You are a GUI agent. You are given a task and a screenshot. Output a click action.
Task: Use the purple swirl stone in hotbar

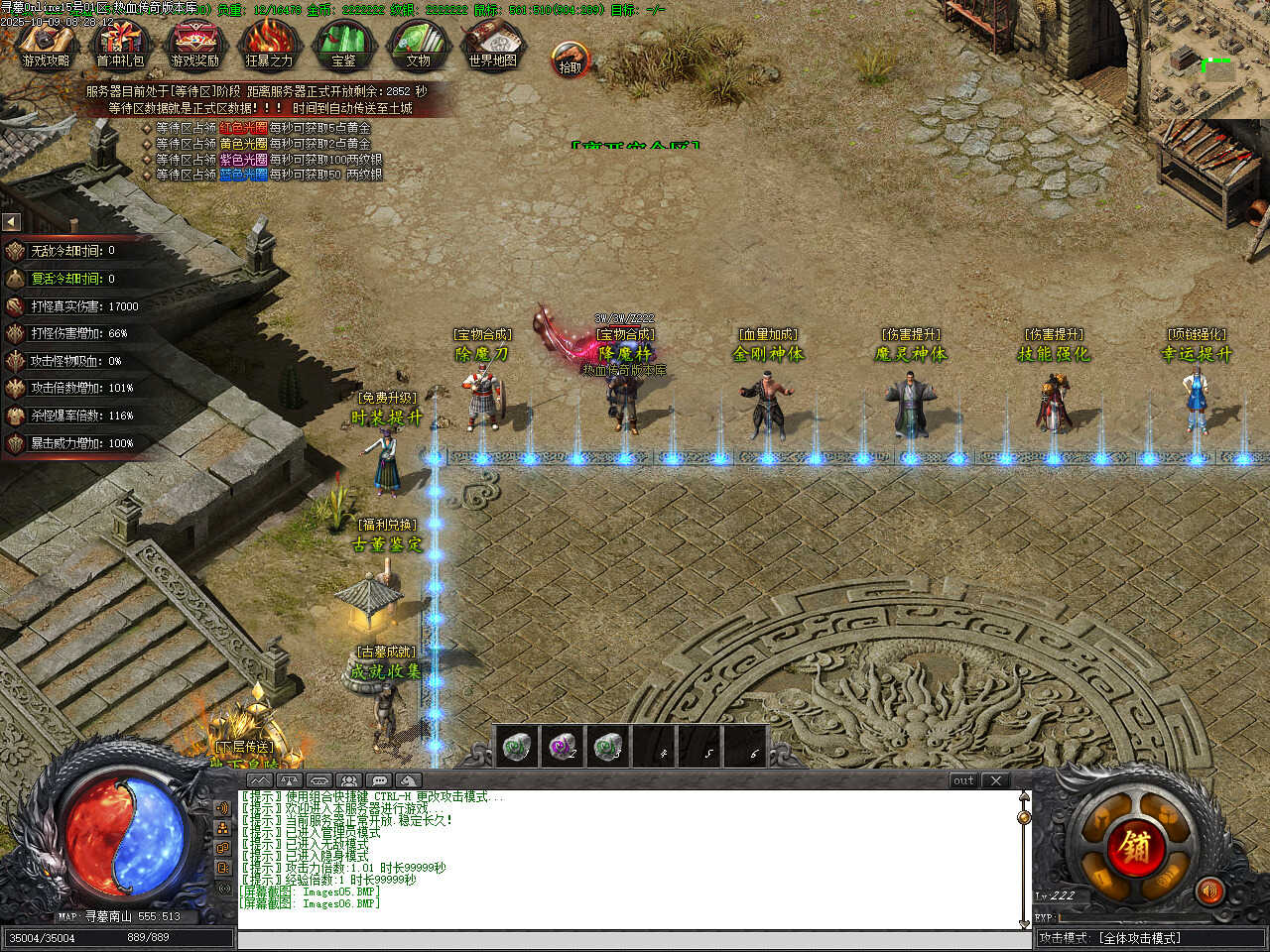[x=563, y=746]
